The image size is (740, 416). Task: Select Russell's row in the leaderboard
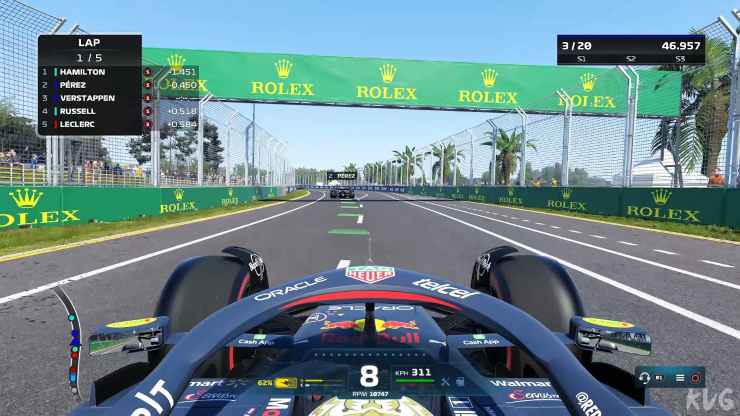tap(88, 111)
